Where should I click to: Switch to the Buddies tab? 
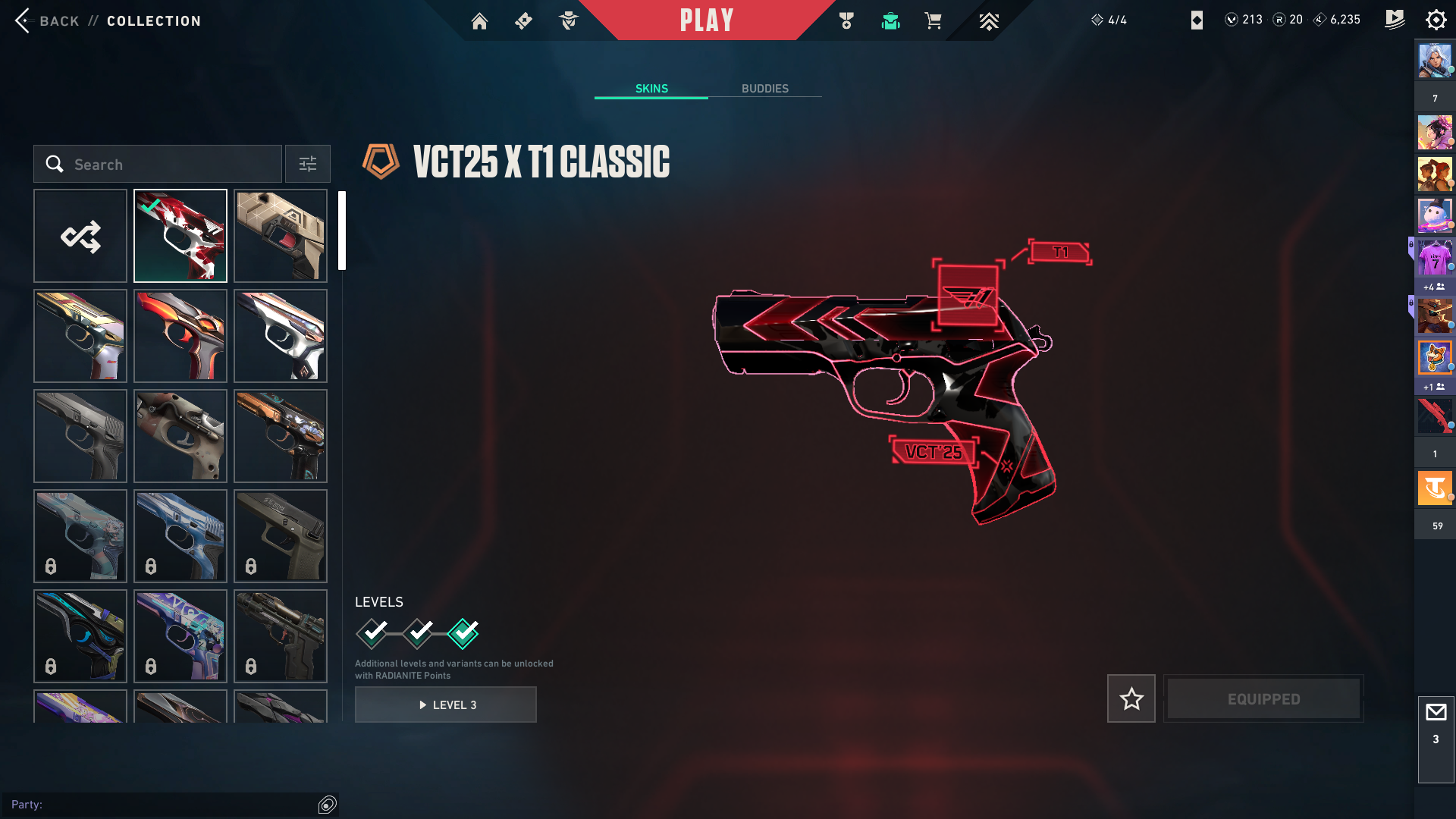(x=764, y=89)
